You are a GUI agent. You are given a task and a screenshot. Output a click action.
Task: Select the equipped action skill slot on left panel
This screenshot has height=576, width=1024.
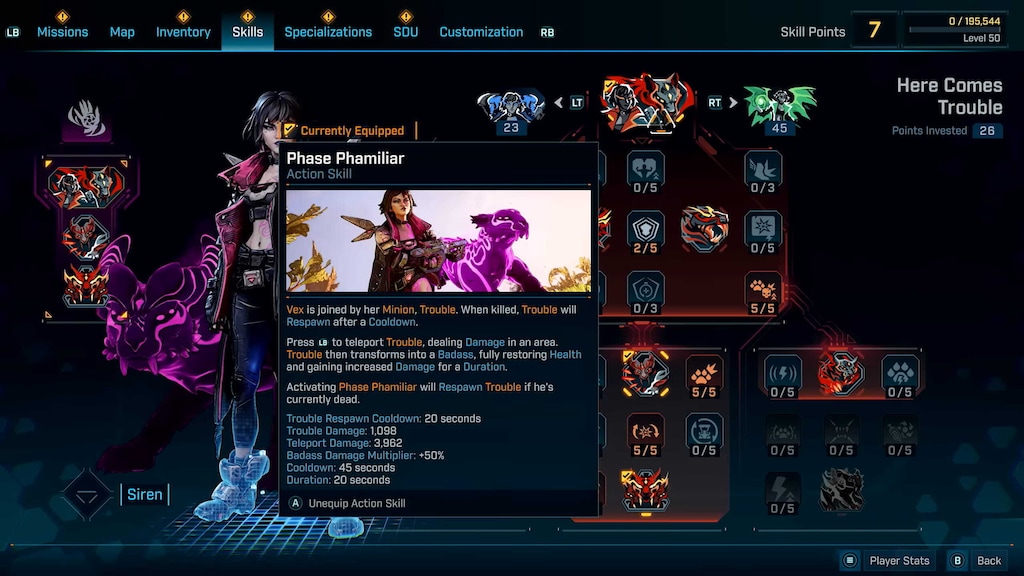(86, 185)
